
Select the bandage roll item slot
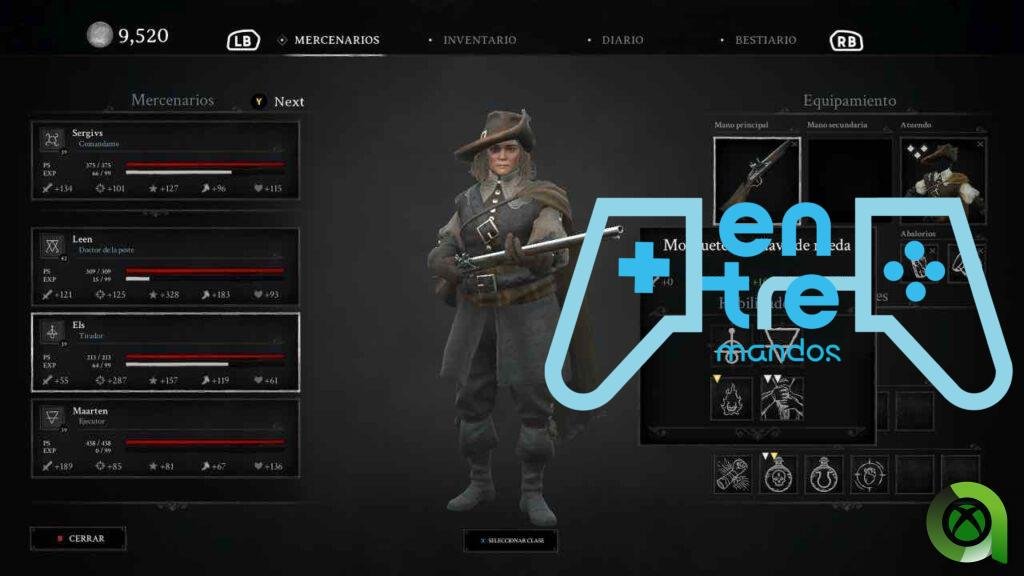[733, 474]
